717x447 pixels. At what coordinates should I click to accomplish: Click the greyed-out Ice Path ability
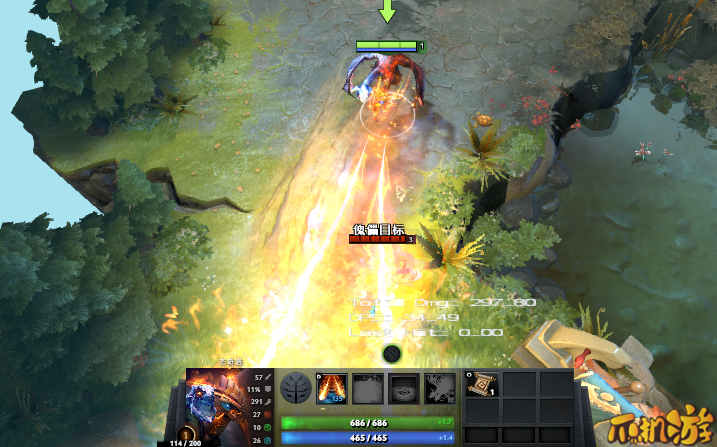pos(369,389)
